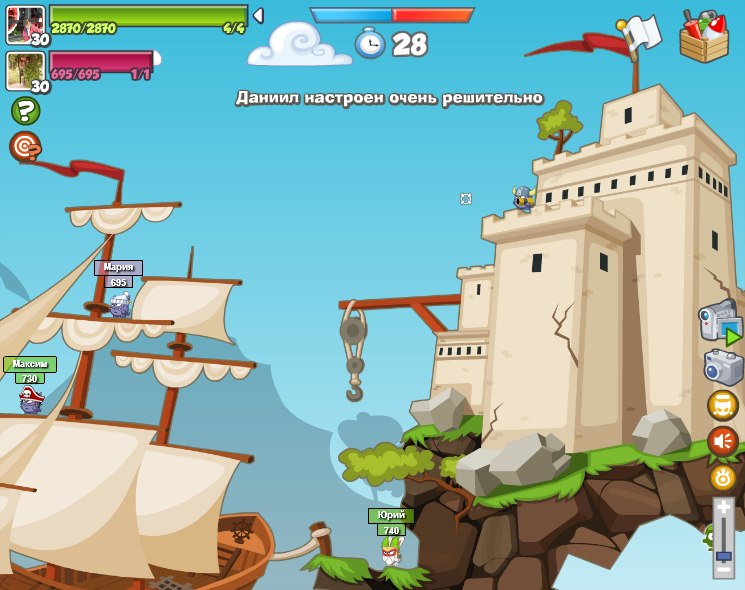Select the second team's avatar portrait

pos(23,70)
